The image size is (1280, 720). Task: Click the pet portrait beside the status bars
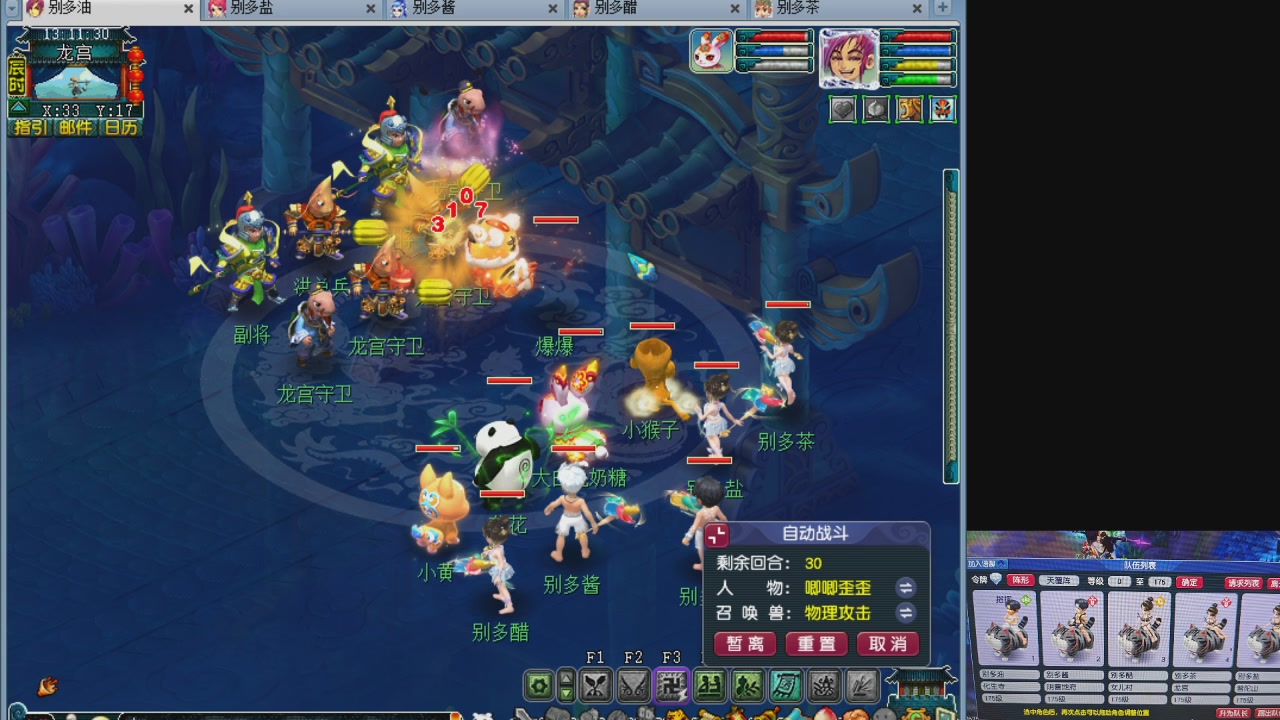[710, 50]
